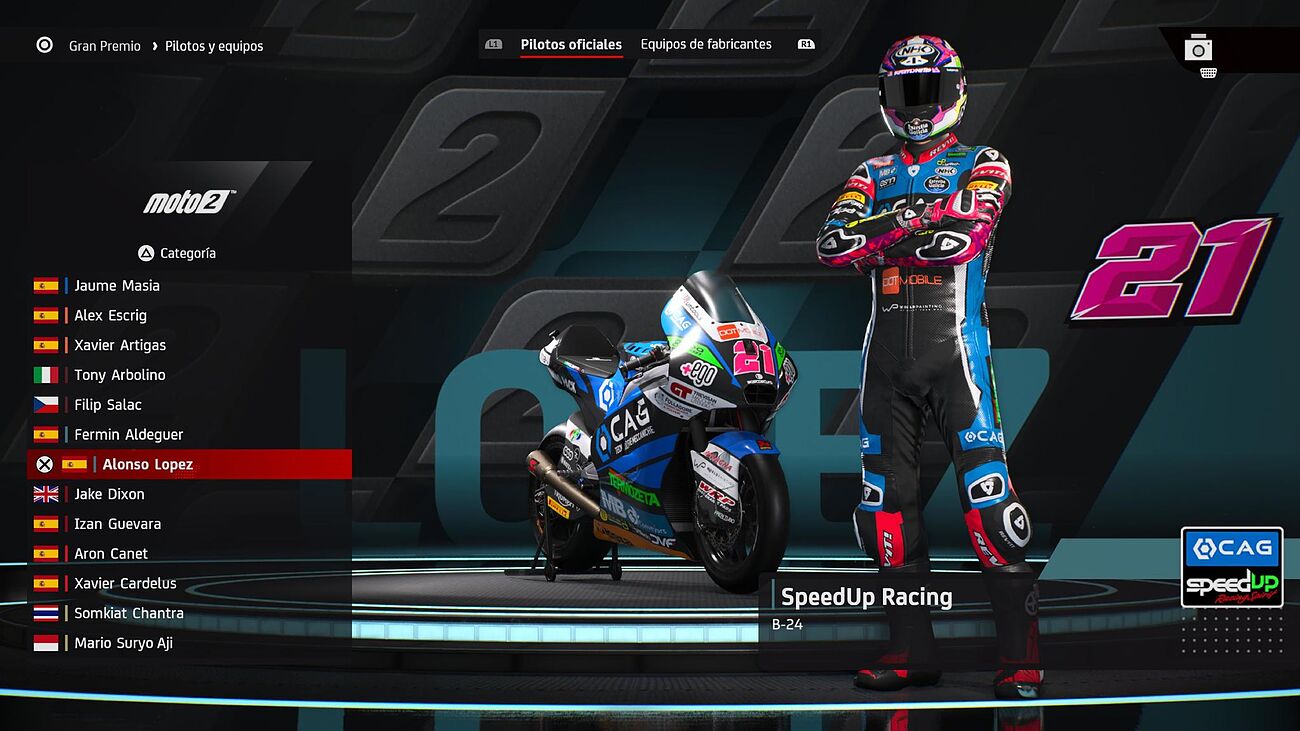Pick Xavier Artigas in the list
This screenshot has height=731, width=1300.
tap(120, 345)
